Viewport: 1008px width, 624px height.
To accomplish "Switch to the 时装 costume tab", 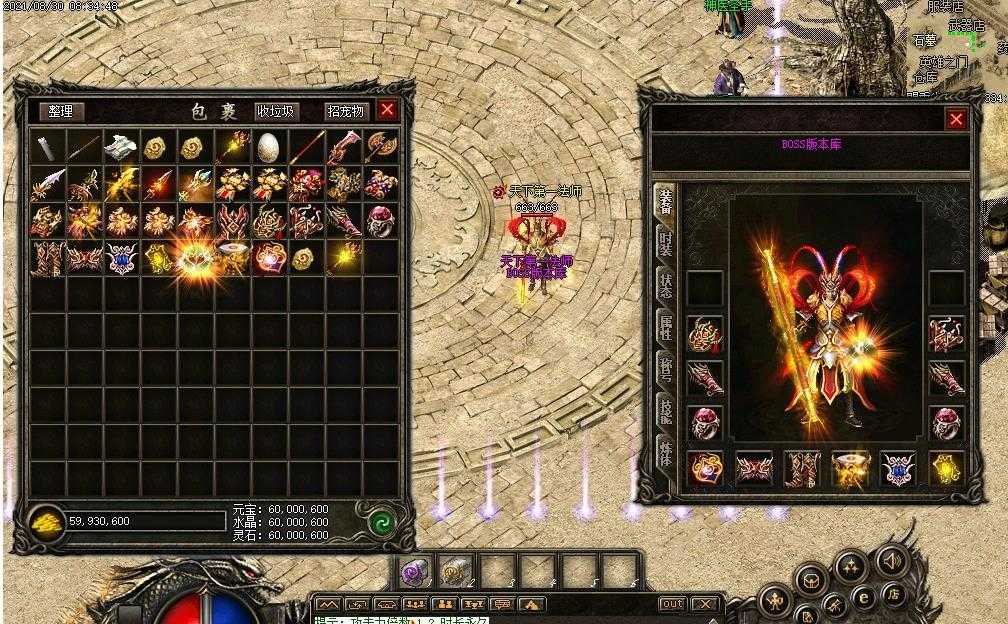I will click(665, 245).
